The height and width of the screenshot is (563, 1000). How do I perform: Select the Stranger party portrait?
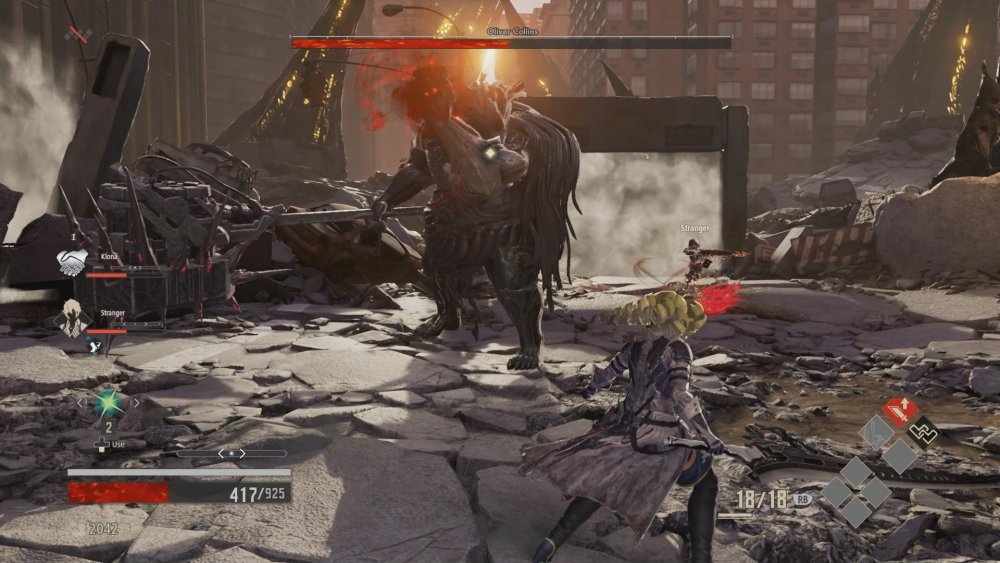coord(71,319)
